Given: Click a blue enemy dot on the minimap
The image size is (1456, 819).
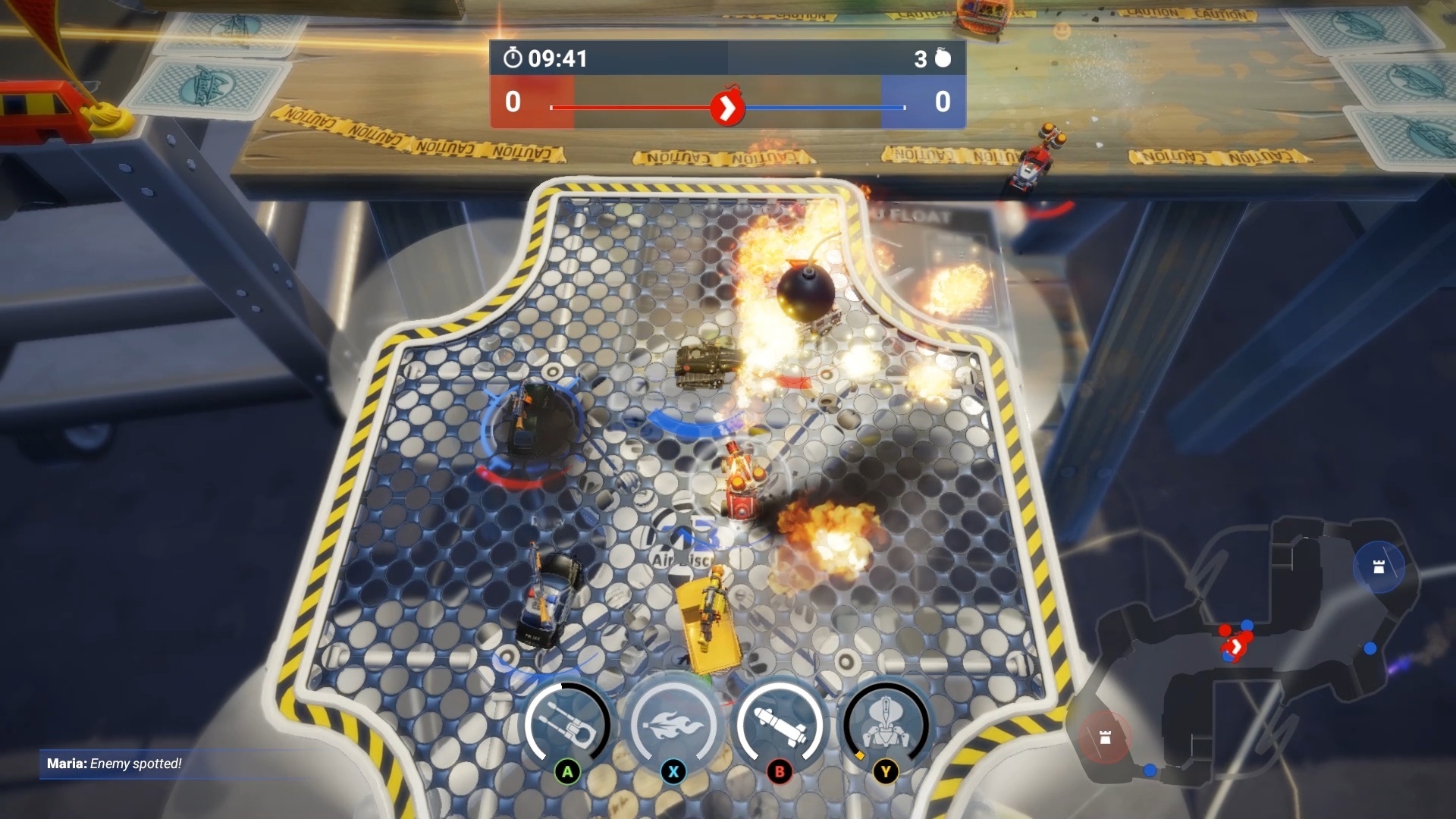Looking at the screenshot, I should tap(1370, 649).
